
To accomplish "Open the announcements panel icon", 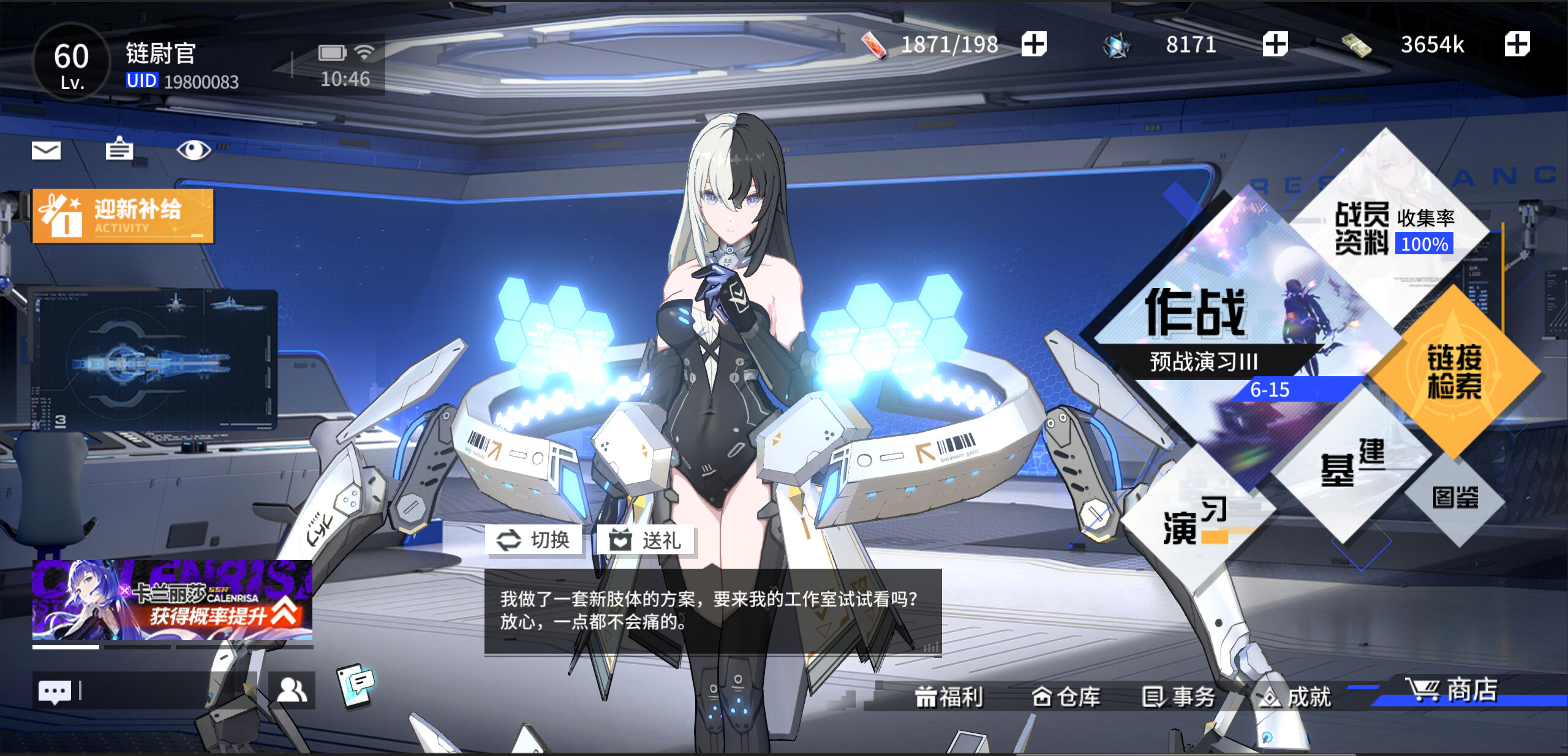I will 120,150.
